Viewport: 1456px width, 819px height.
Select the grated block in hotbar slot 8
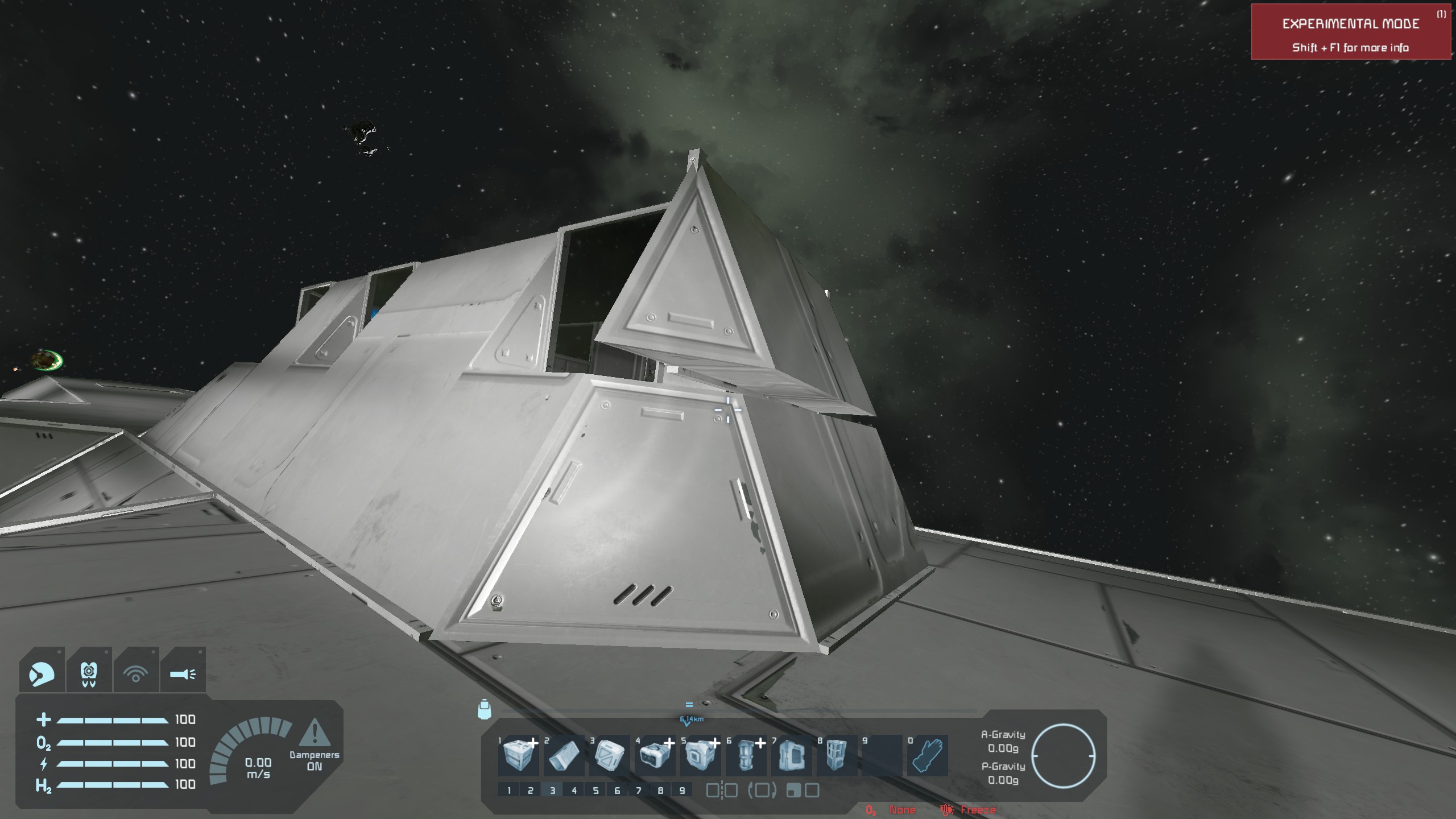tap(836, 755)
